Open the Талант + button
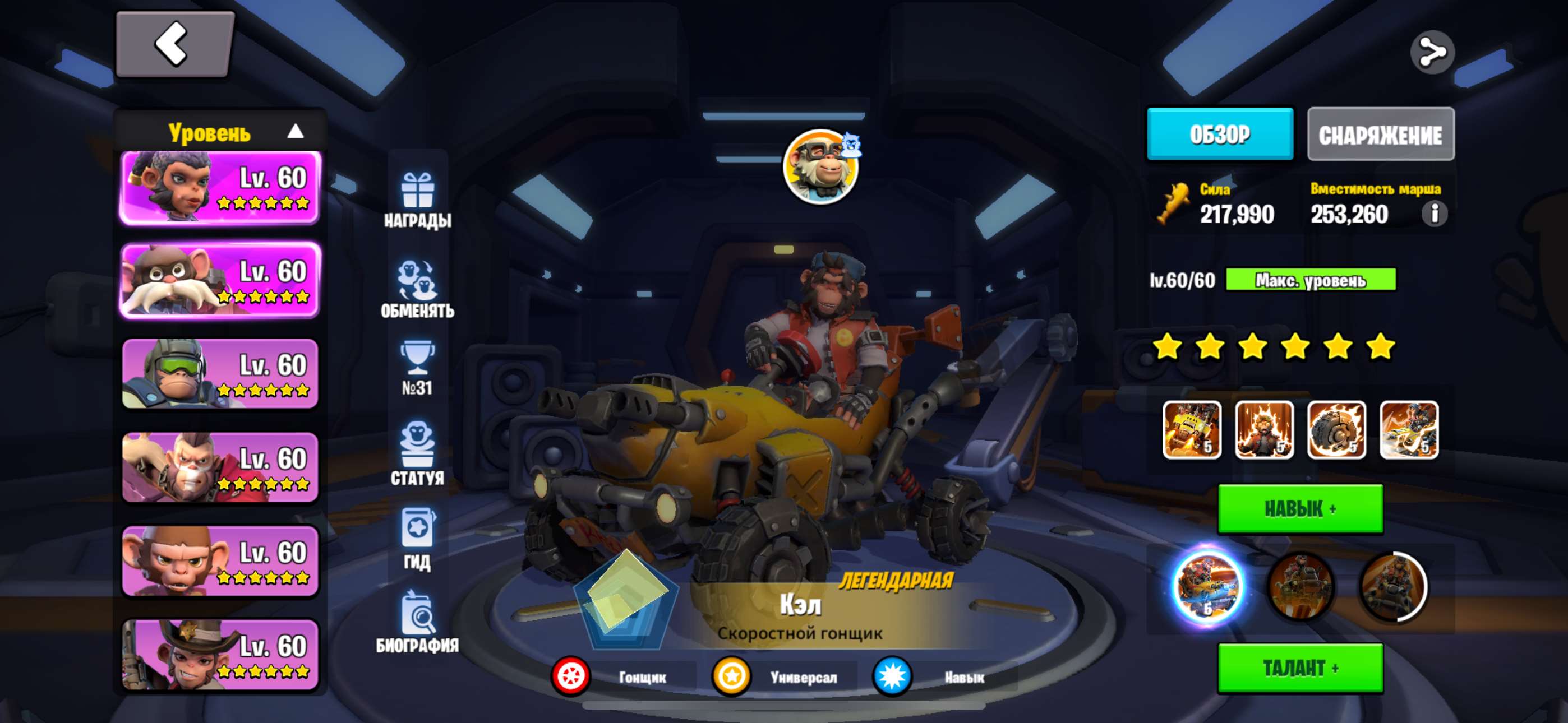 (1299, 668)
